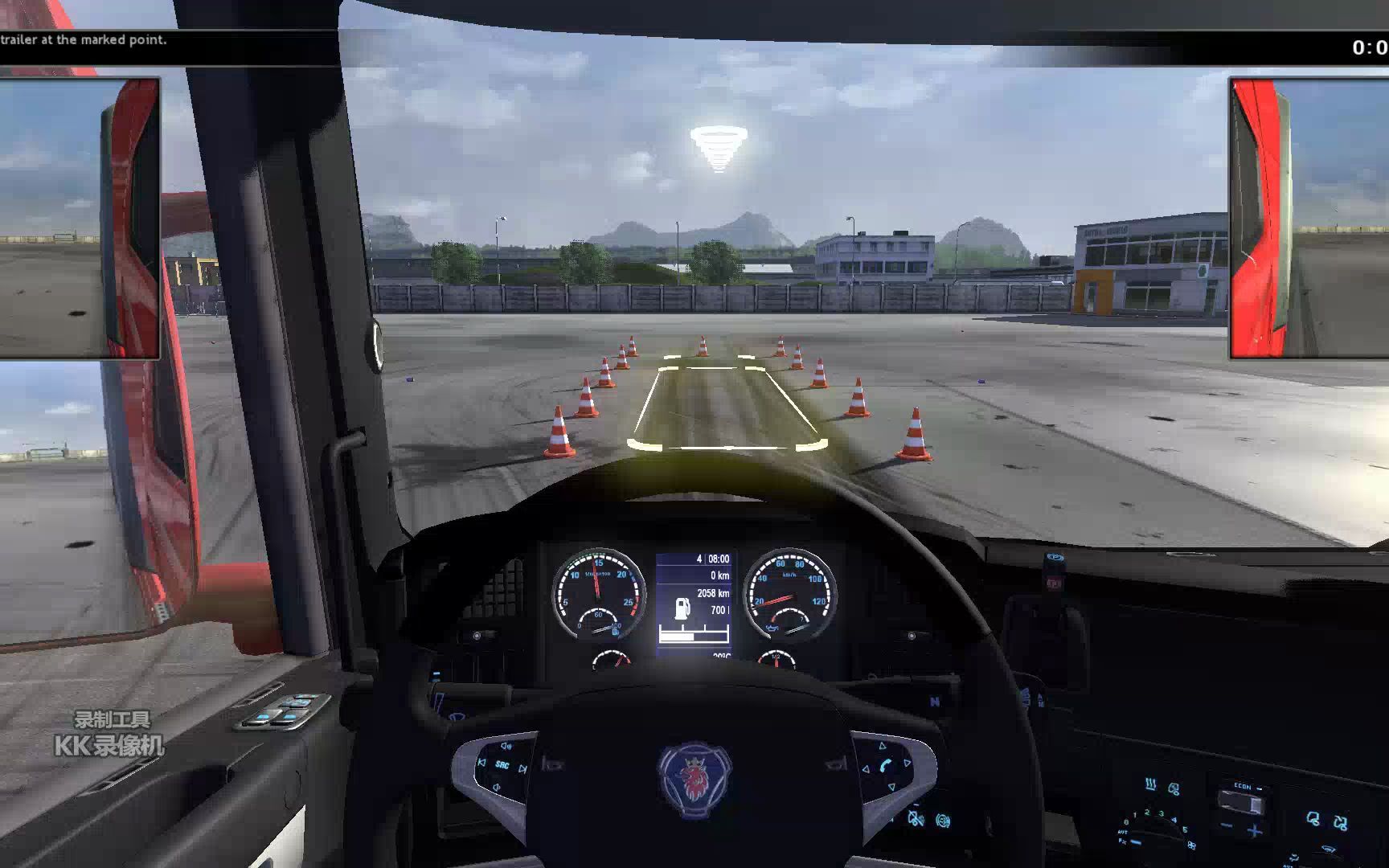The image size is (1389, 868).
Task: Click the Scania emblem on the steering wheel hub
Action: tap(694, 776)
